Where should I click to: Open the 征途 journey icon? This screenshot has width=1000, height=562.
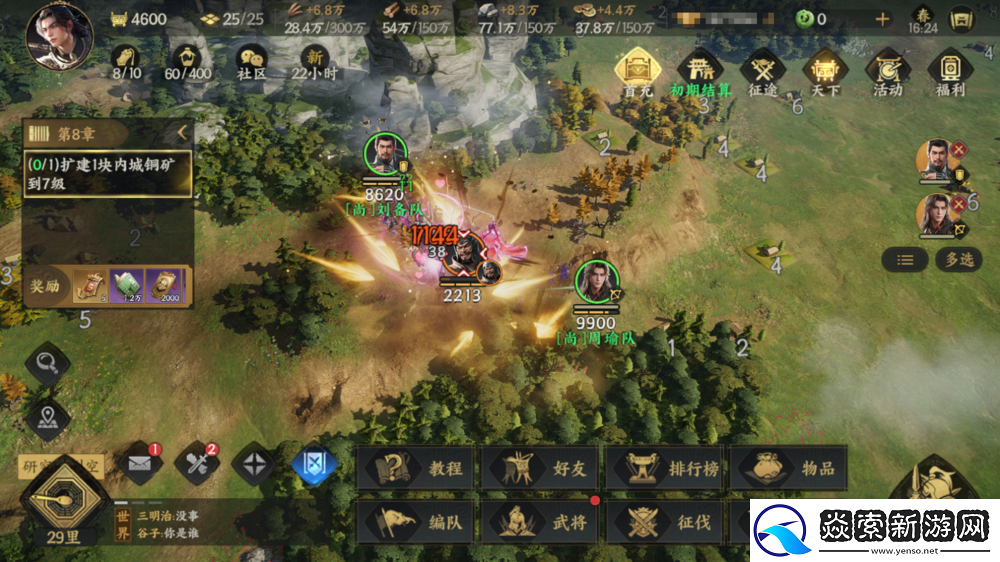763,73
